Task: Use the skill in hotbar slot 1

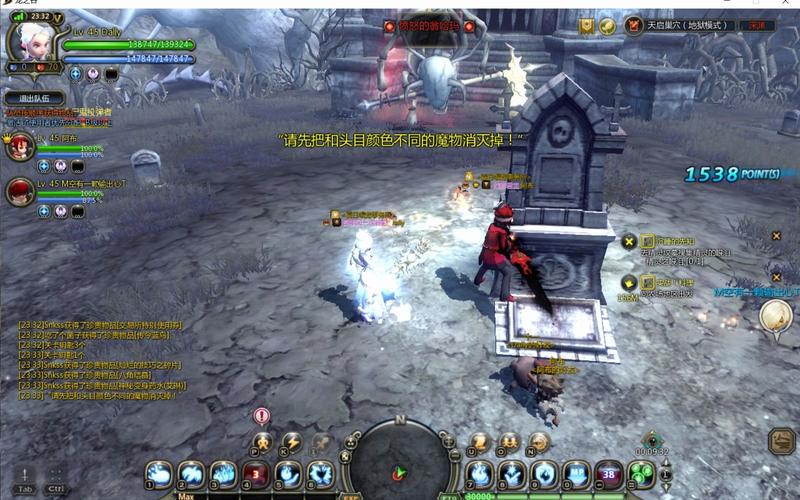Action: 158,474
